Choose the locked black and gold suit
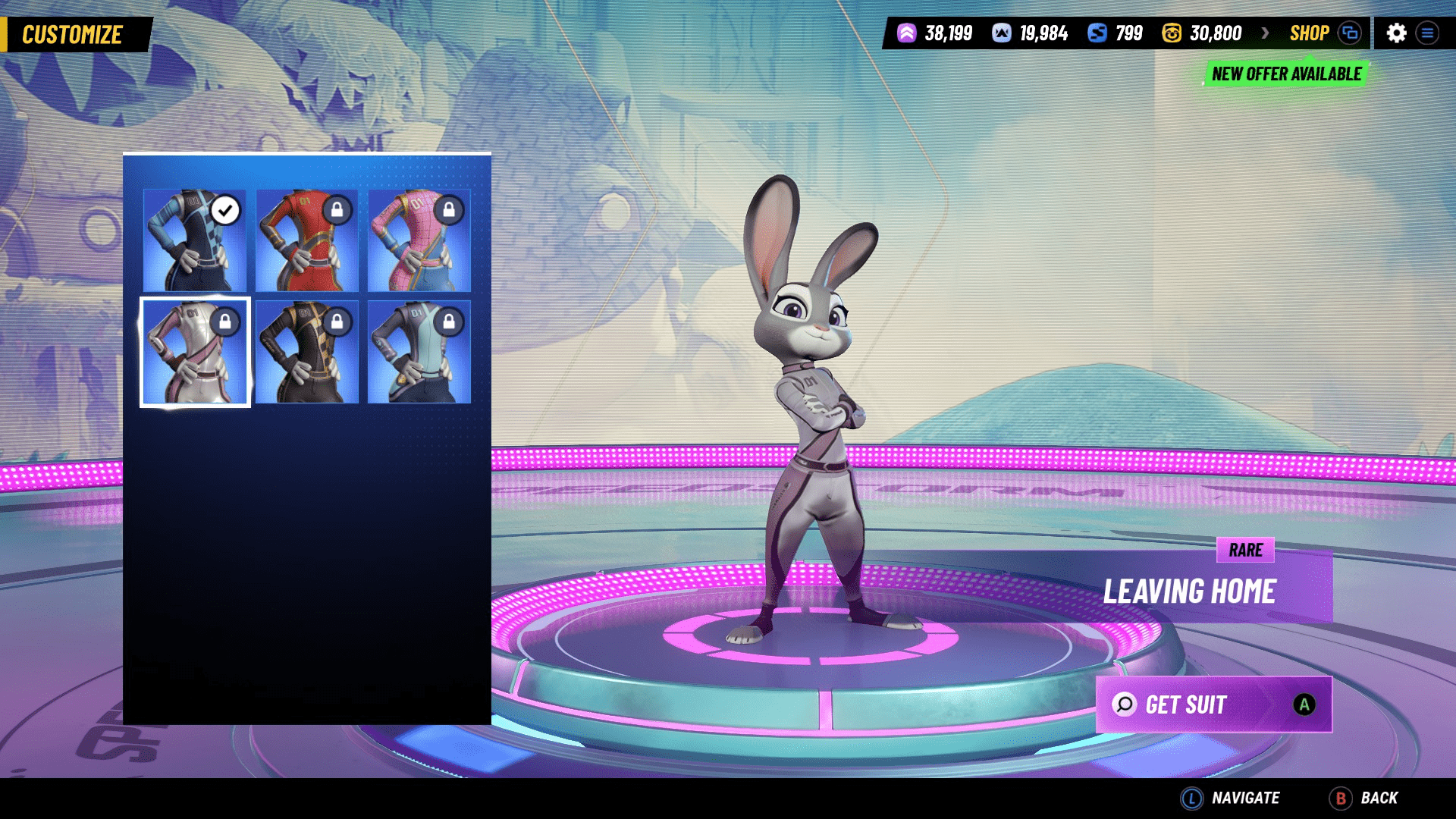Image resolution: width=1456 pixels, height=819 pixels. coord(307,353)
